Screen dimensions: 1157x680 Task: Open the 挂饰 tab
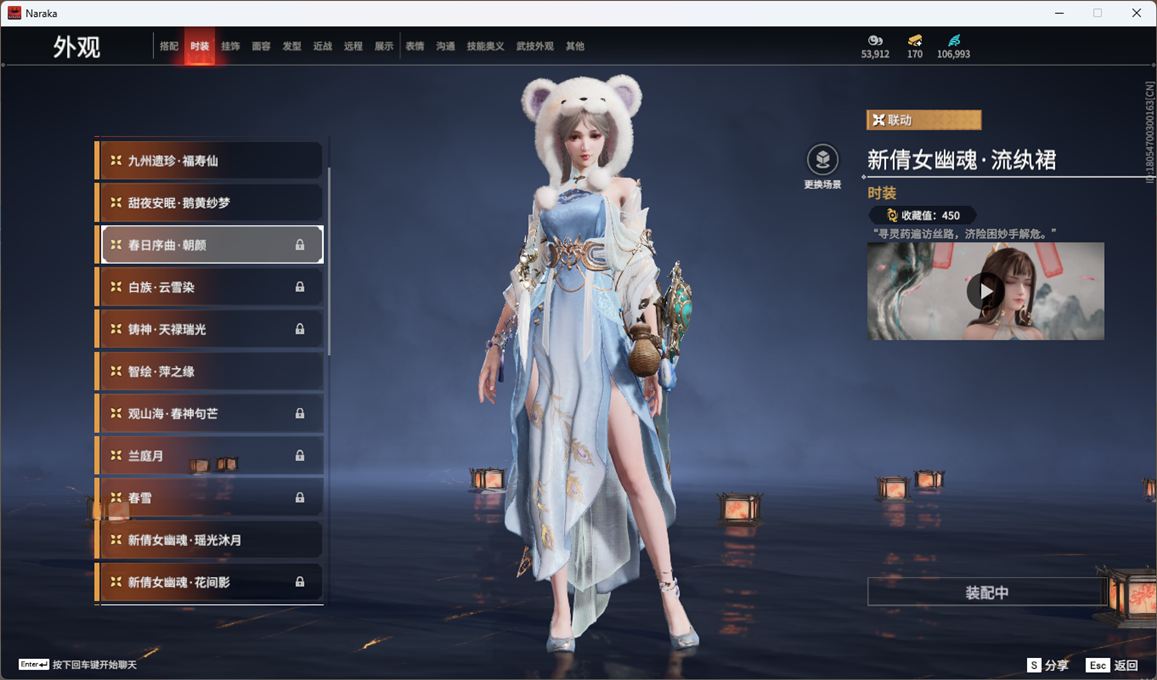(230, 46)
